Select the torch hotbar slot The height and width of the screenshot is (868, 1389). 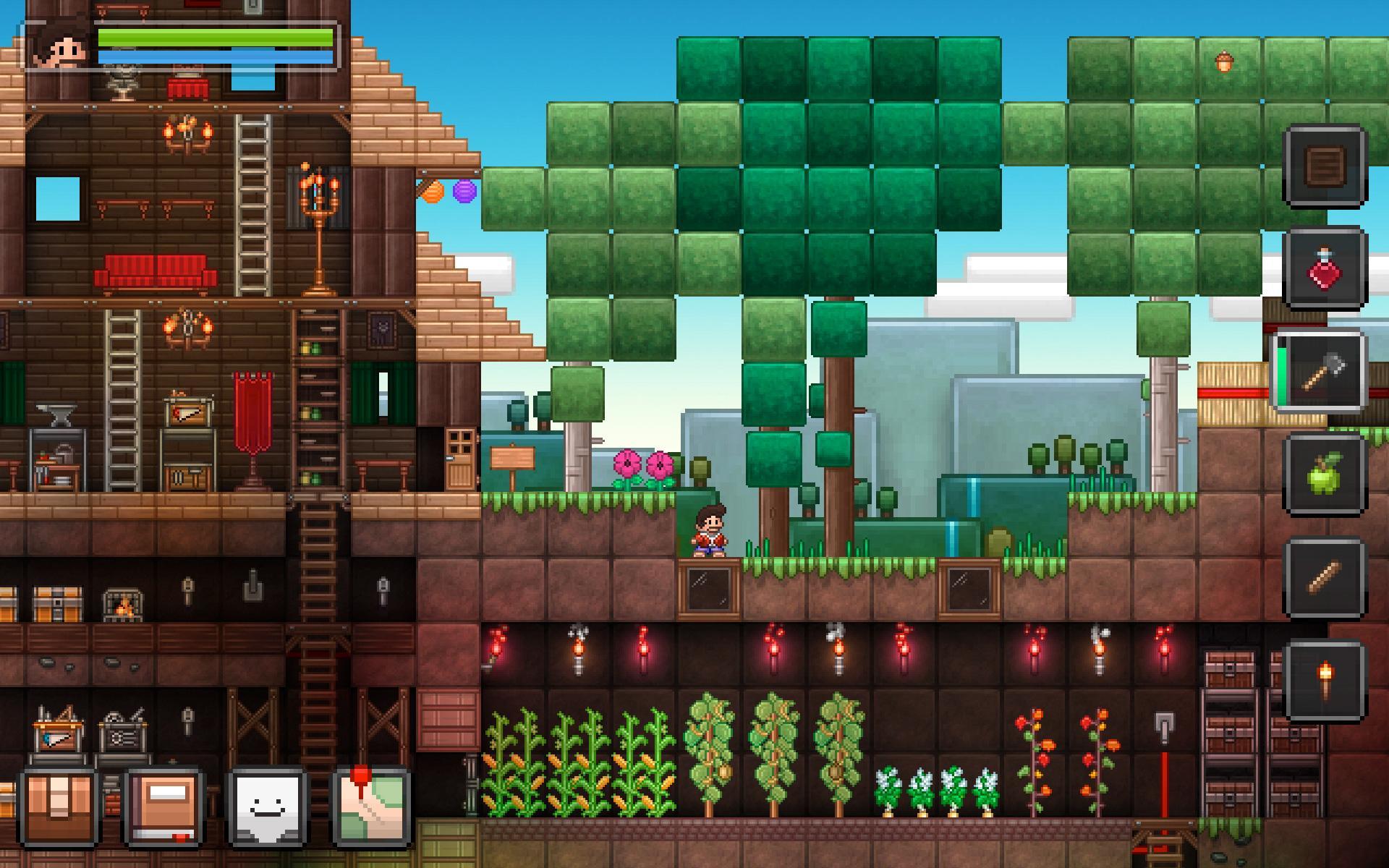pos(1325,678)
